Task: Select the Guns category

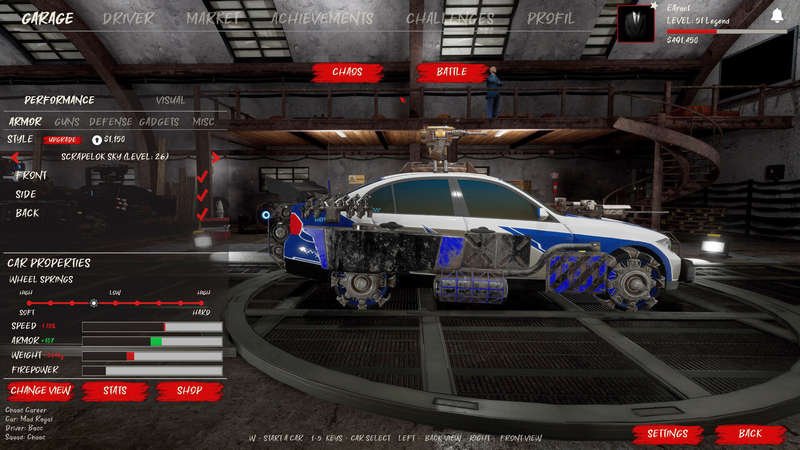Action: point(67,121)
